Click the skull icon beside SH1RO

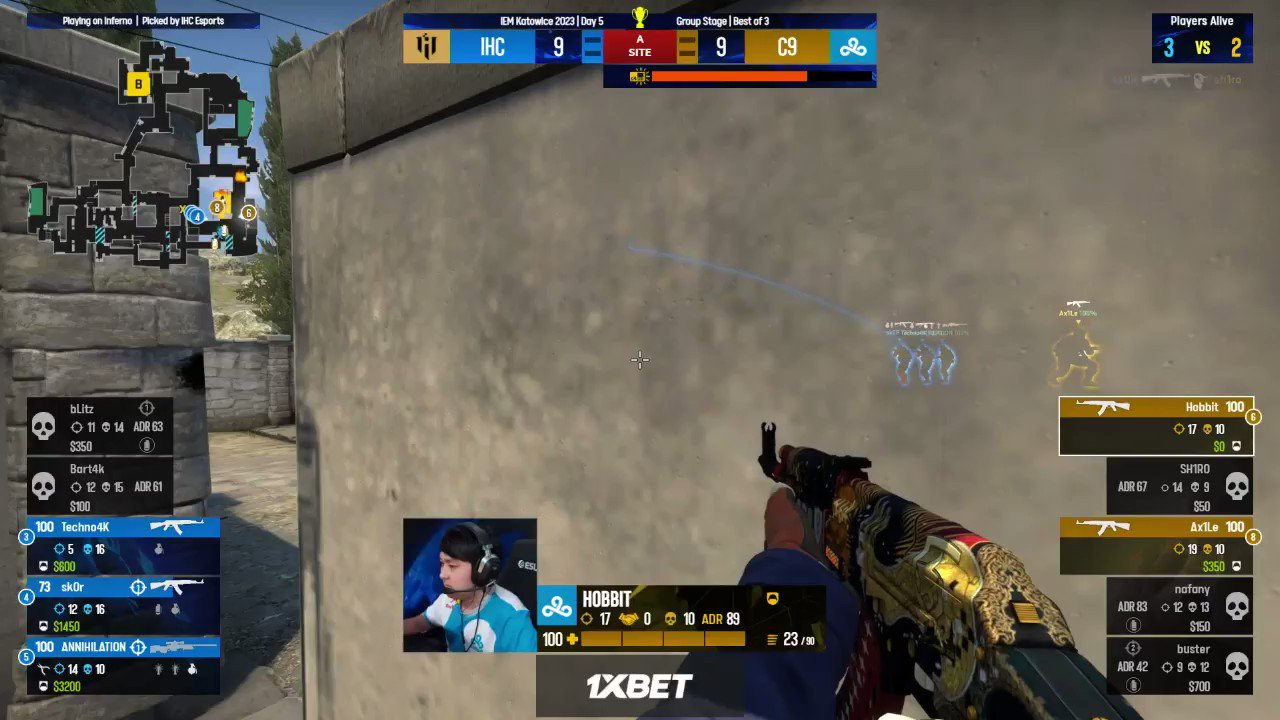point(1237,486)
